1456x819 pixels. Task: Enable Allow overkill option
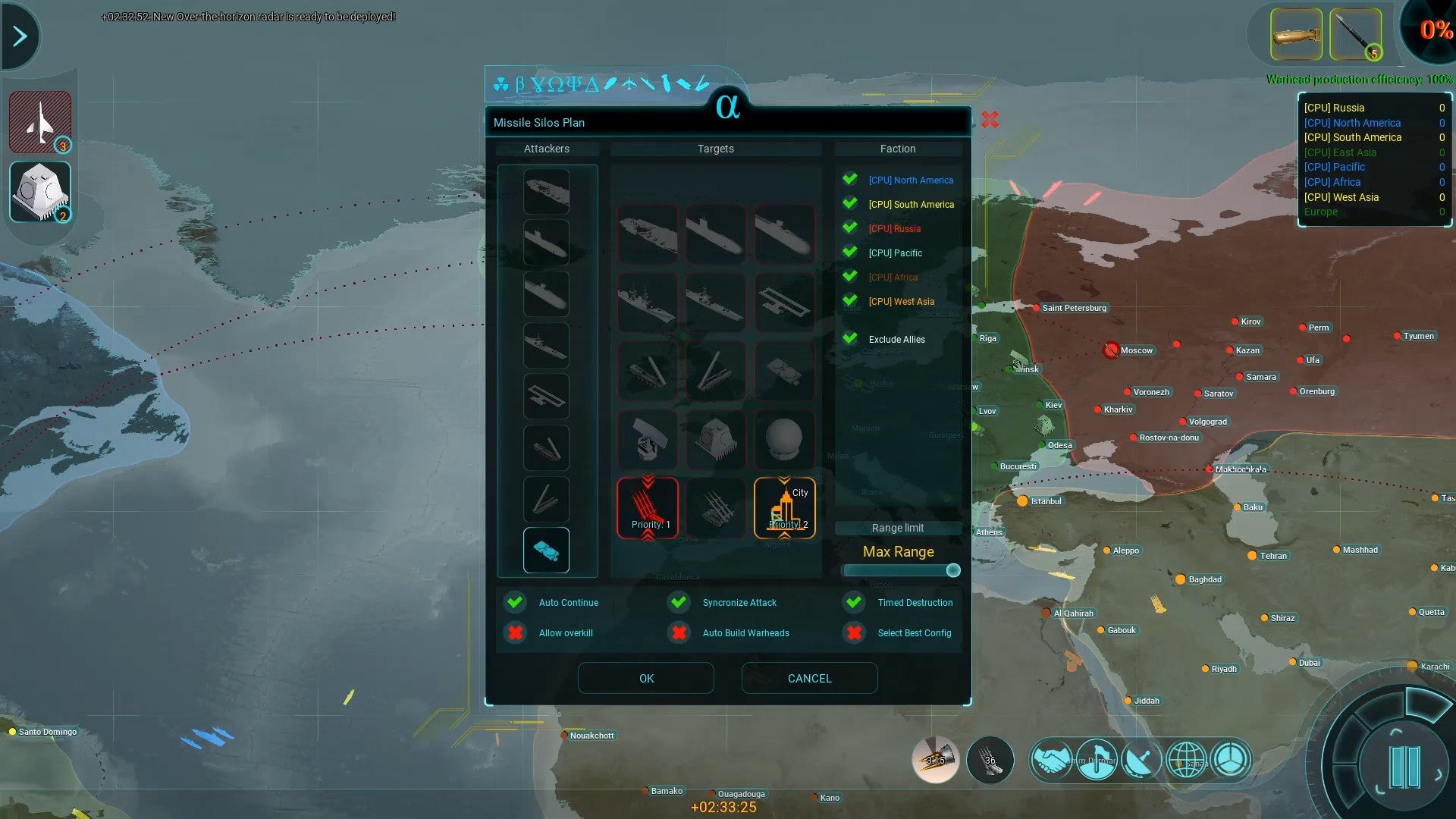coord(516,632)
